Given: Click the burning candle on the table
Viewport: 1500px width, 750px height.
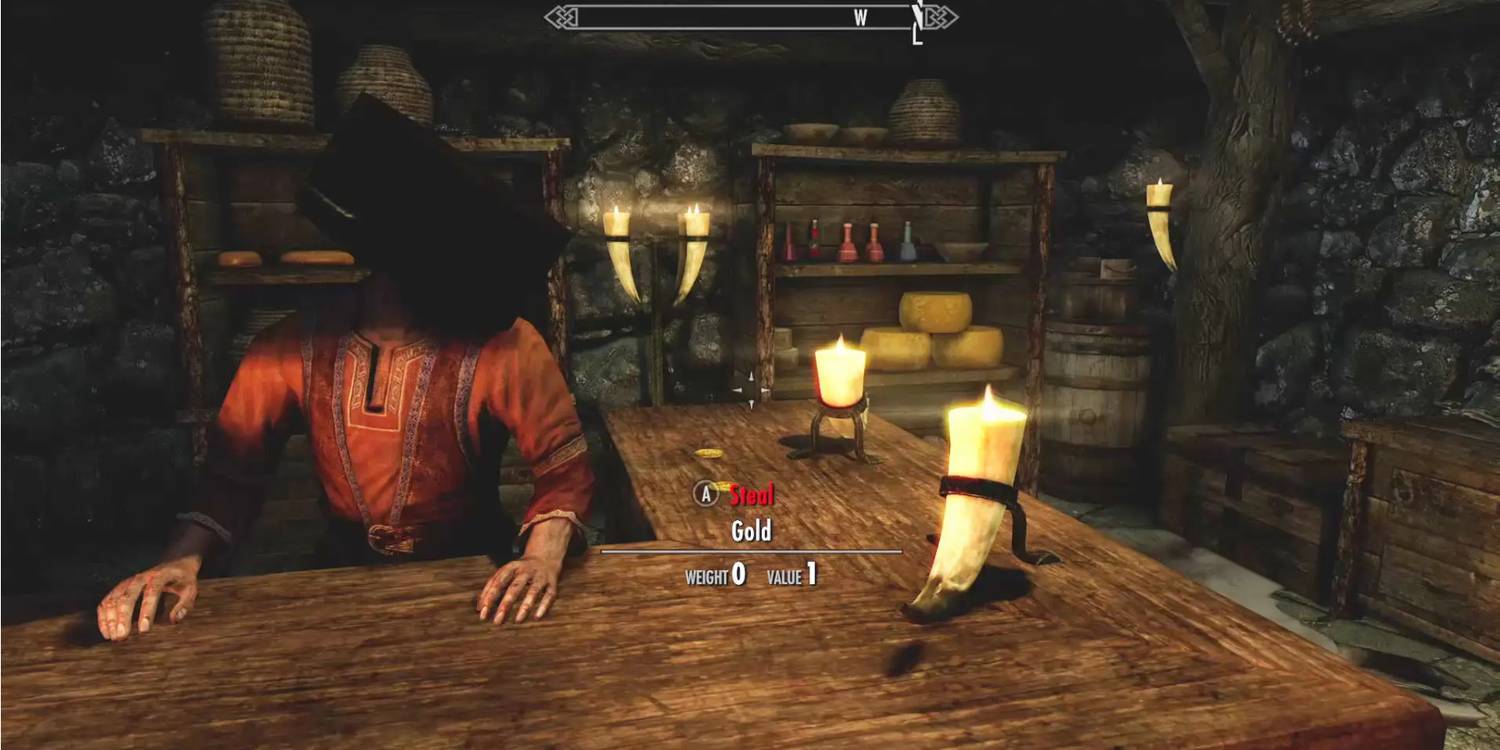Looking at the screenshot, I should tap(840, 375).
